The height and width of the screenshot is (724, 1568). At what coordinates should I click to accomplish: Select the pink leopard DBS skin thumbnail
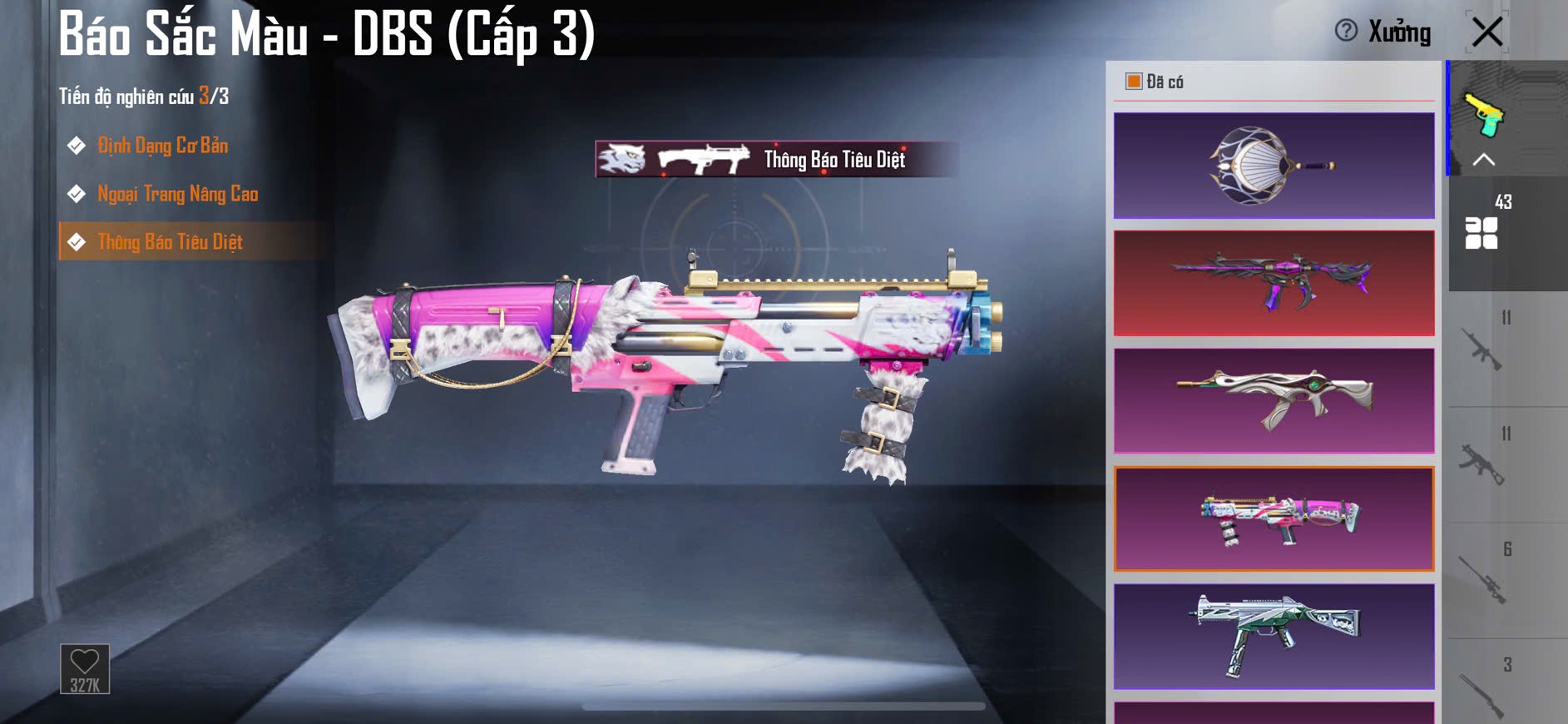(1274, 518)
